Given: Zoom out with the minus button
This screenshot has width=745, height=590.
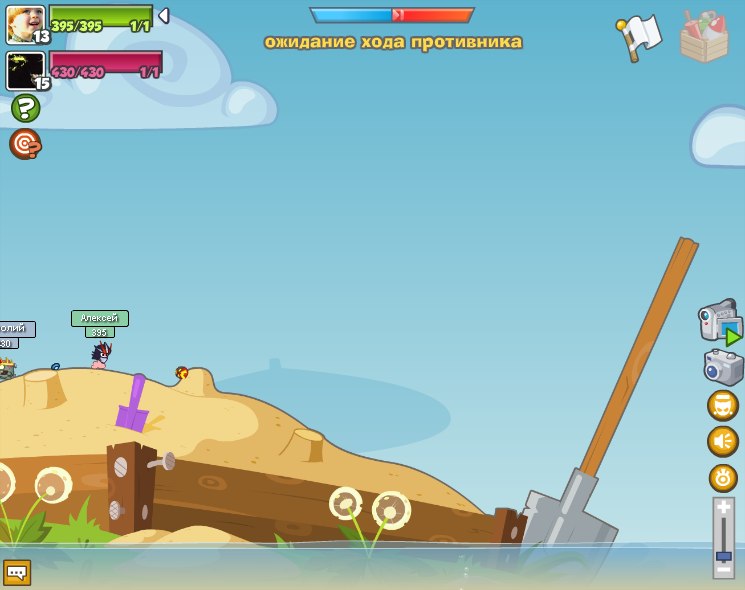Looking at the screenshot, I should (724, 569).
